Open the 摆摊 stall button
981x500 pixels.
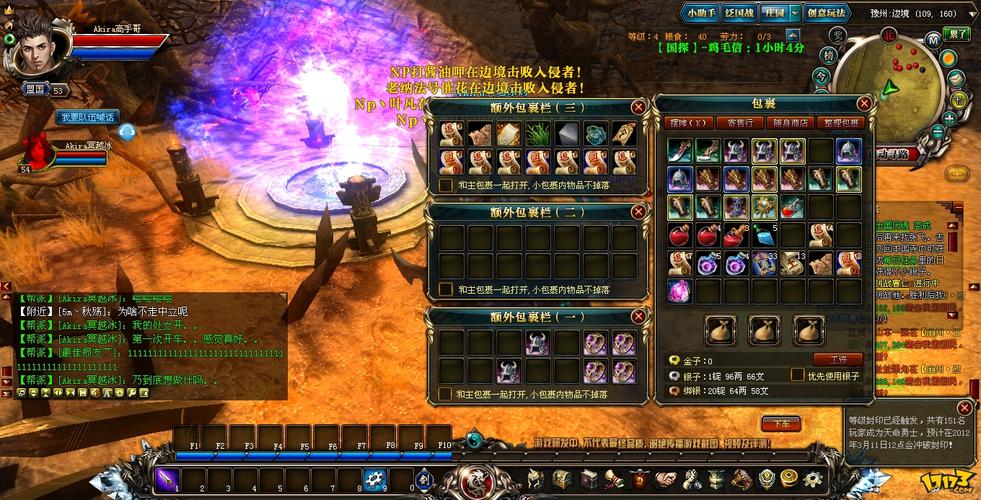tap(687, 123)
